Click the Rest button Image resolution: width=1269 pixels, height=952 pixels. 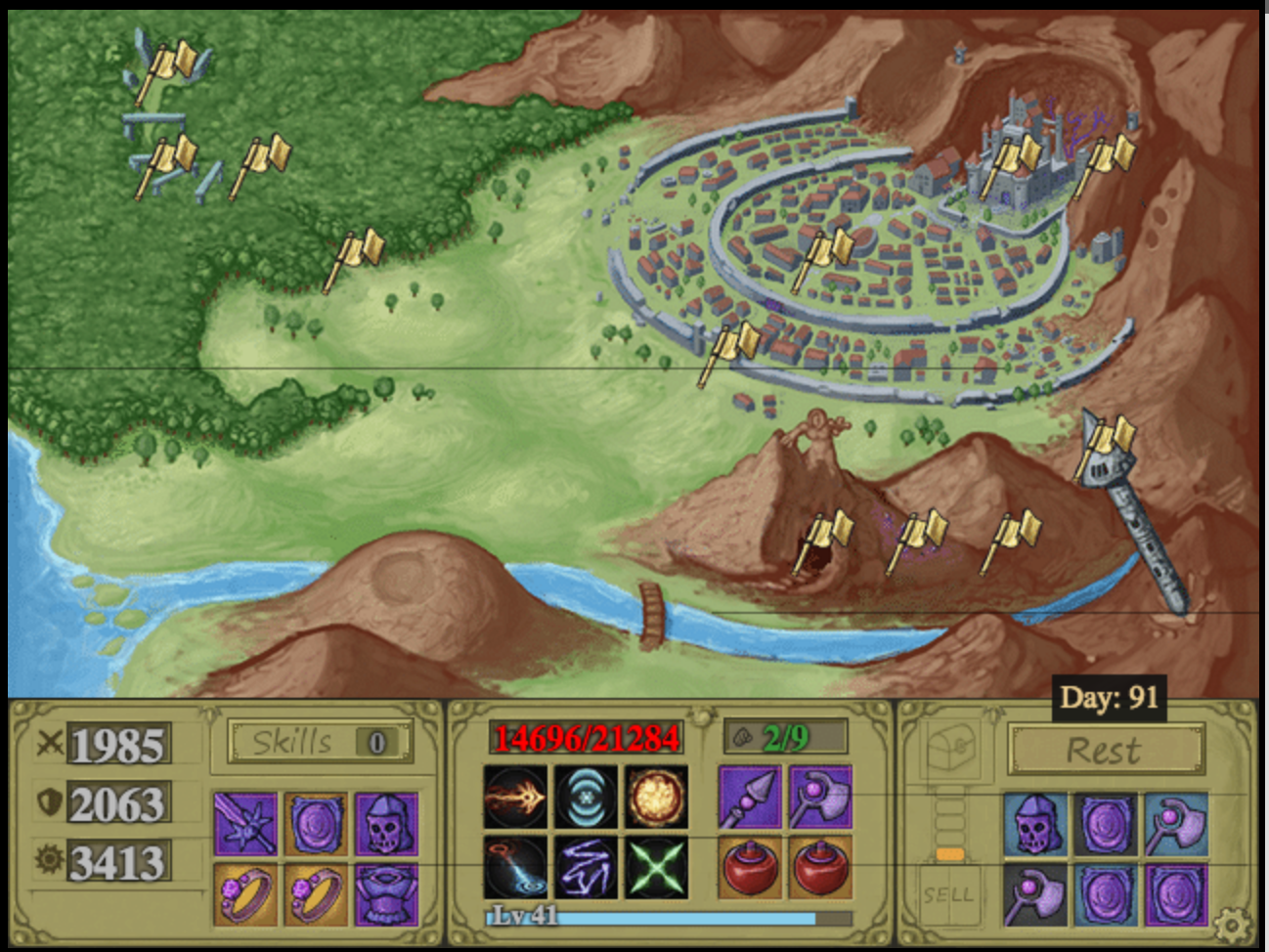tap(1105, 751)
